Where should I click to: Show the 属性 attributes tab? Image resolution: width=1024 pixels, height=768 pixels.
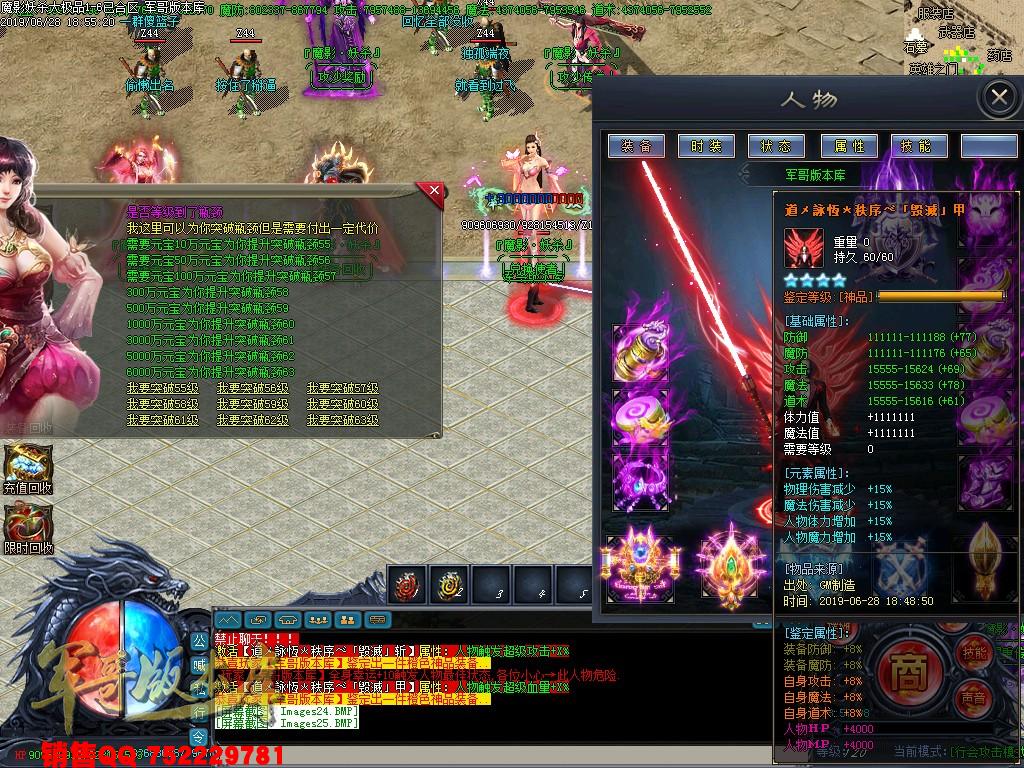(x=848, y=146)
